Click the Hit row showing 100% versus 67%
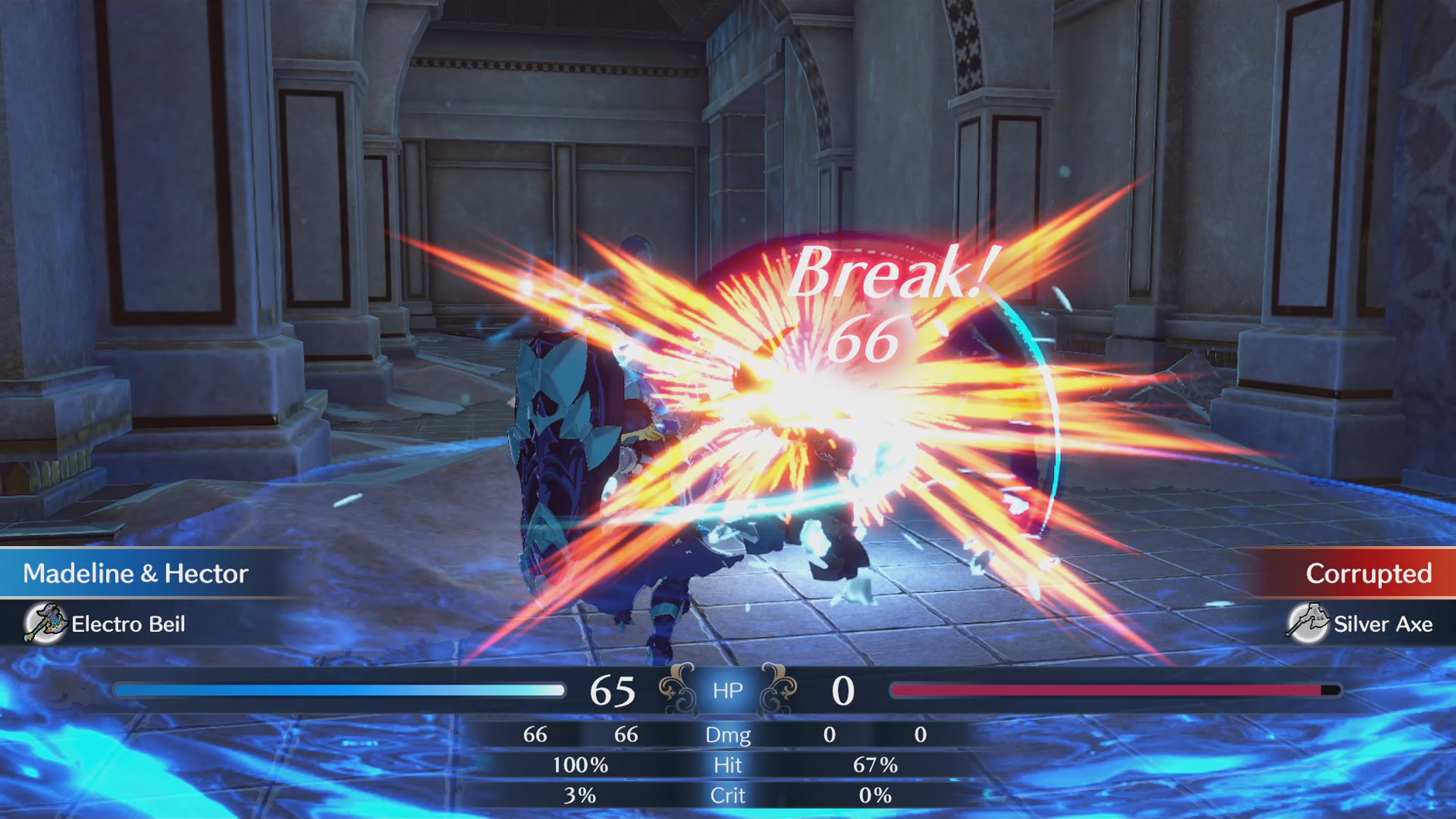Image resolution: width=1456 pixels, height=819 pixels. (727, 766)
